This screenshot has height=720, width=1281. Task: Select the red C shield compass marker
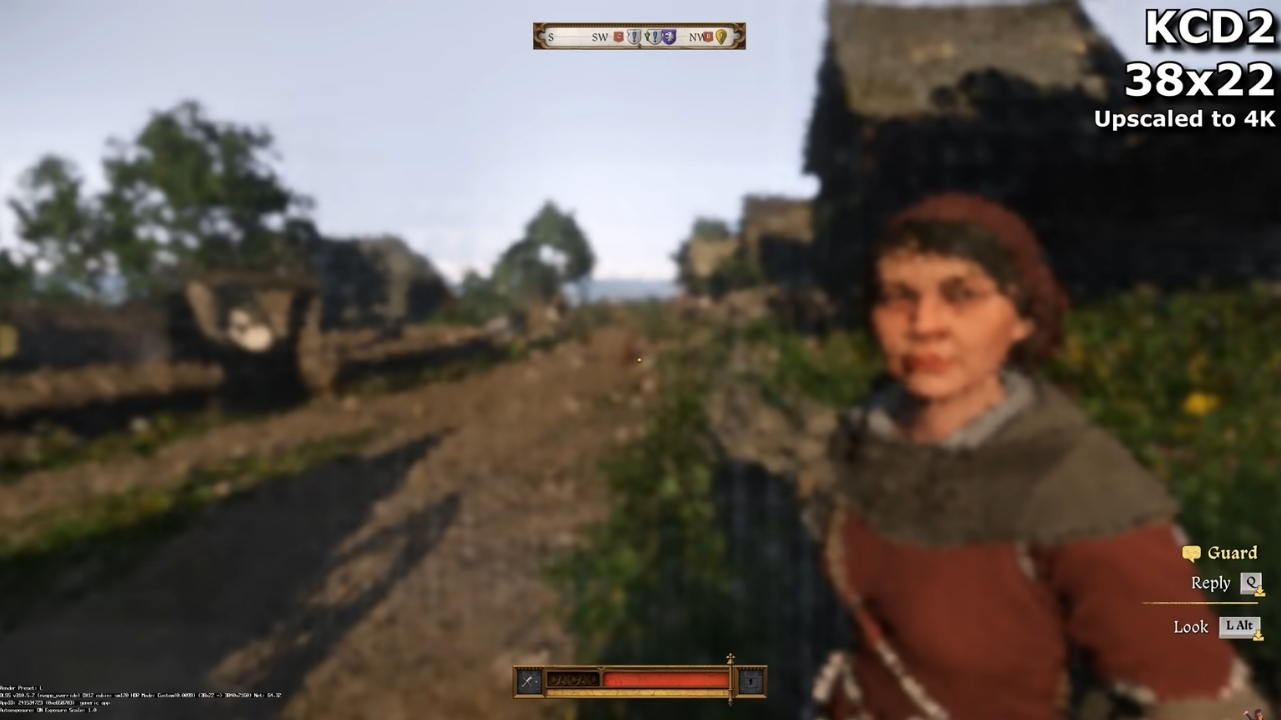coord(618,37)
